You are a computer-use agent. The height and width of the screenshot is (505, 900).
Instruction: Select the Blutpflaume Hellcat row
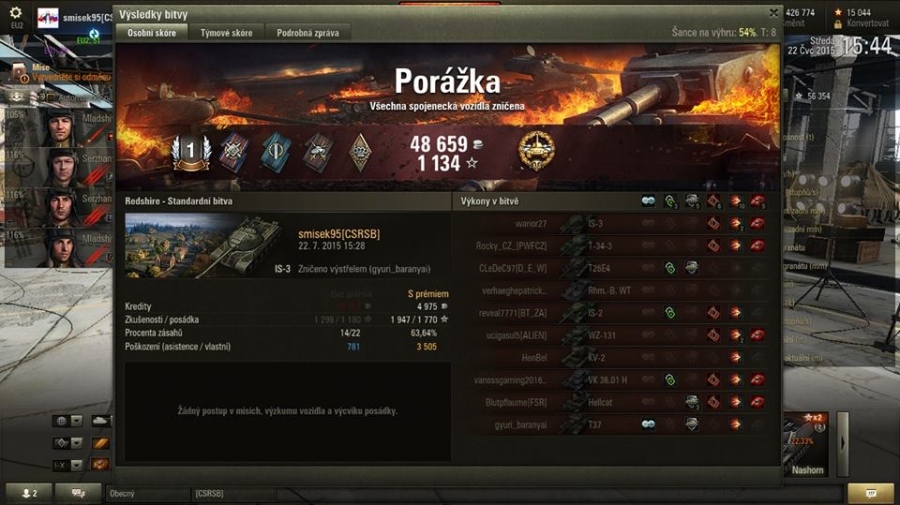click(610, 402)
